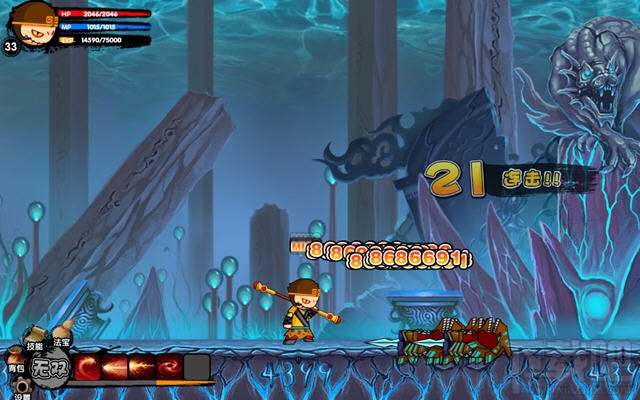Cast the horizontal flame burst skill
The image size is (640, 400).
pyautogui.click(x=142, y=366)
